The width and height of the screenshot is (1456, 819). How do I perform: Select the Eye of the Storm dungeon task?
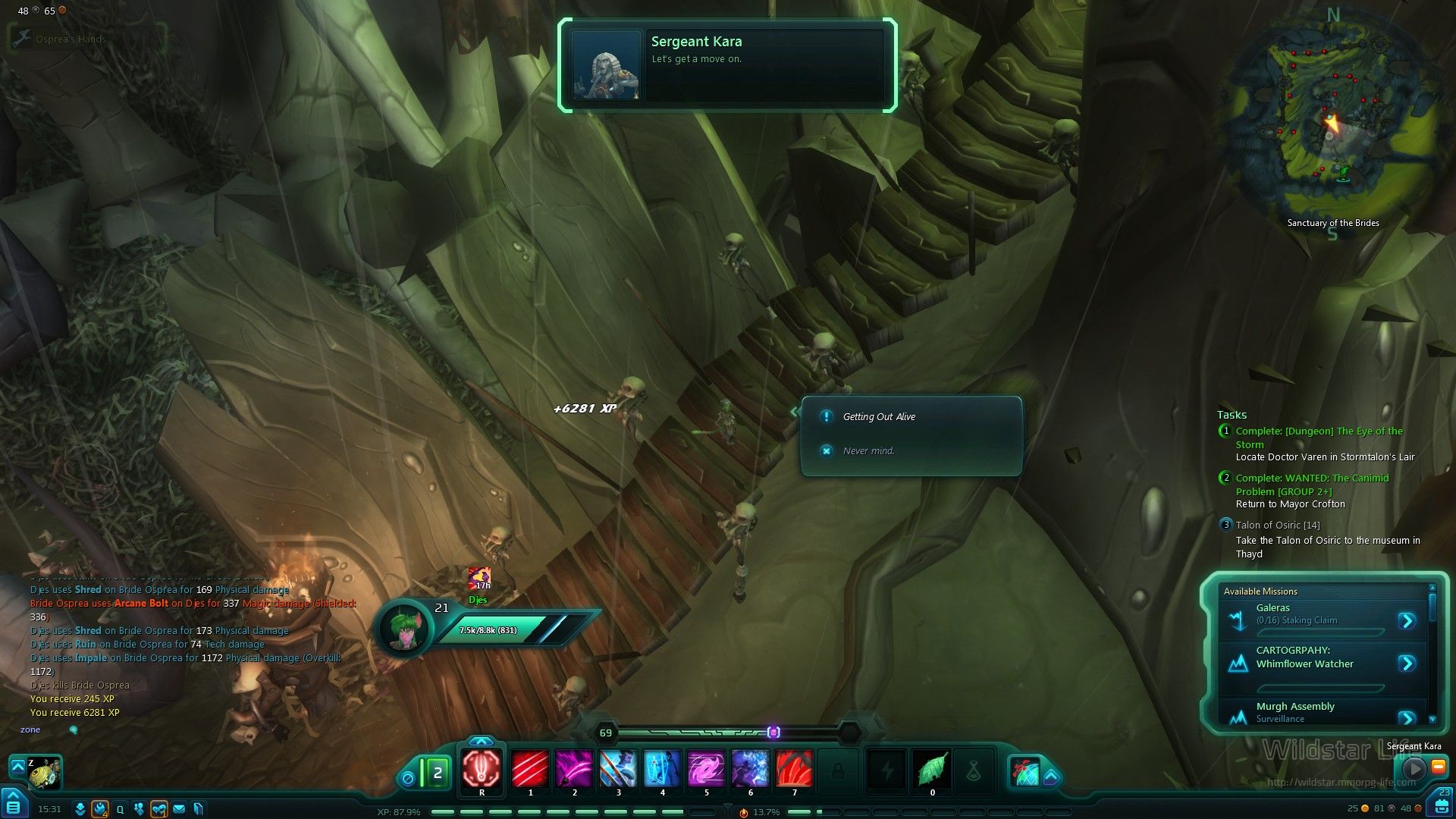[1319, 438]
